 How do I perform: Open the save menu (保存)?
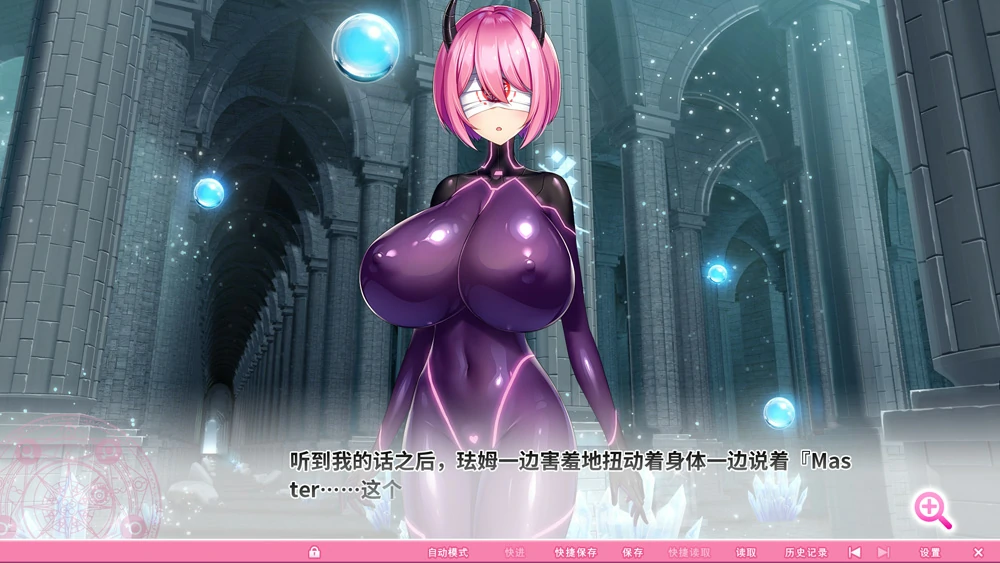[632, 552]
